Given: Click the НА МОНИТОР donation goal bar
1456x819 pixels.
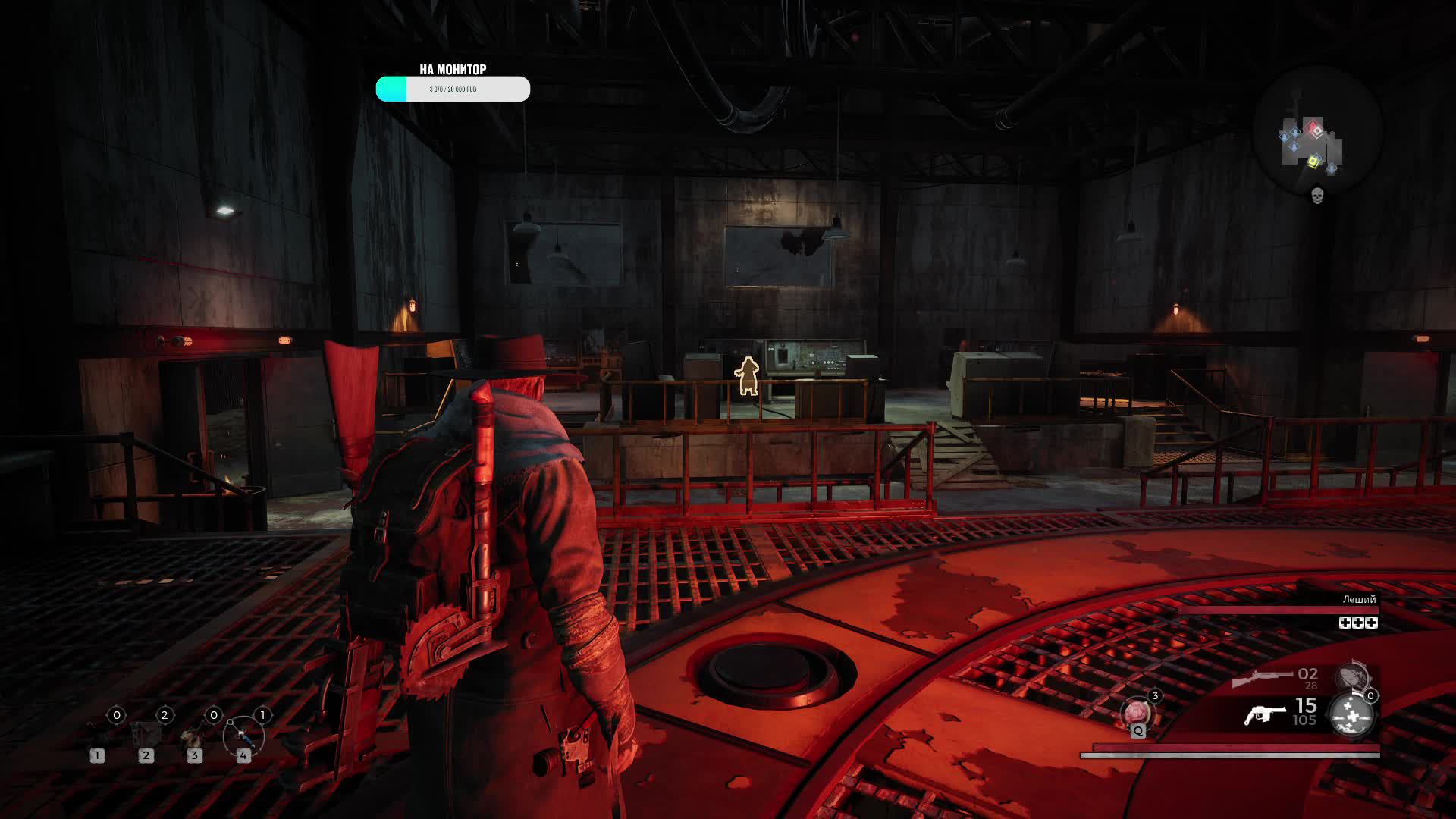Looking at the screenshot, I should (453, 89).
